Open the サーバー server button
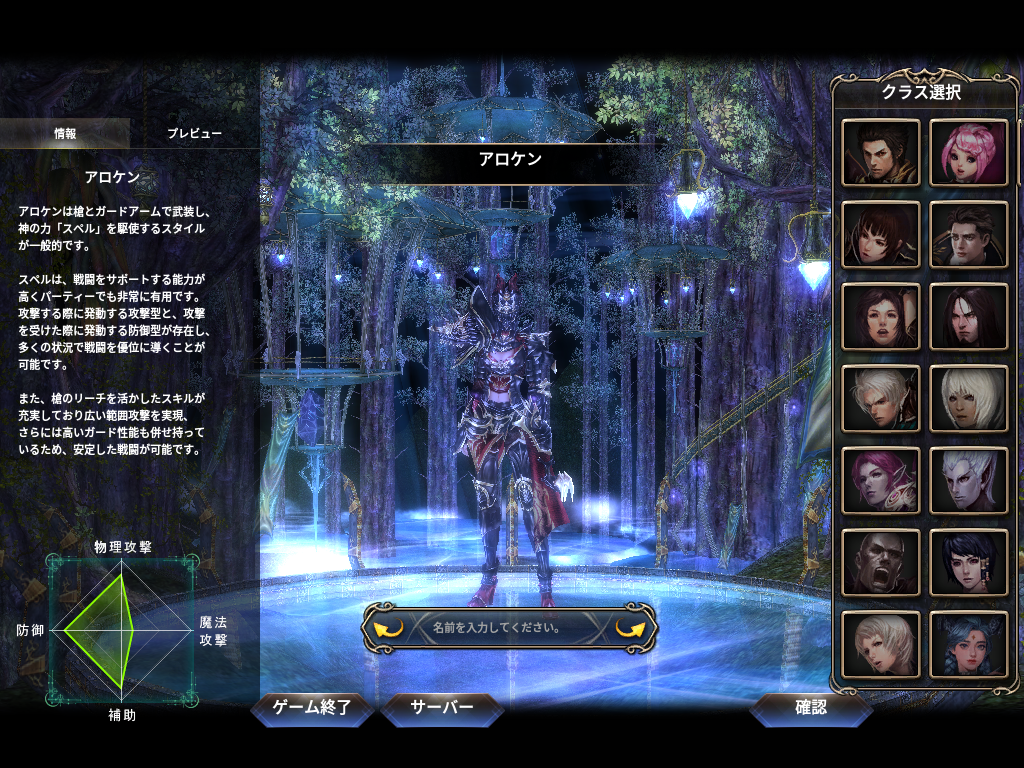The height and width of the screenshot is (768, 1024). (x=442, y=708)
